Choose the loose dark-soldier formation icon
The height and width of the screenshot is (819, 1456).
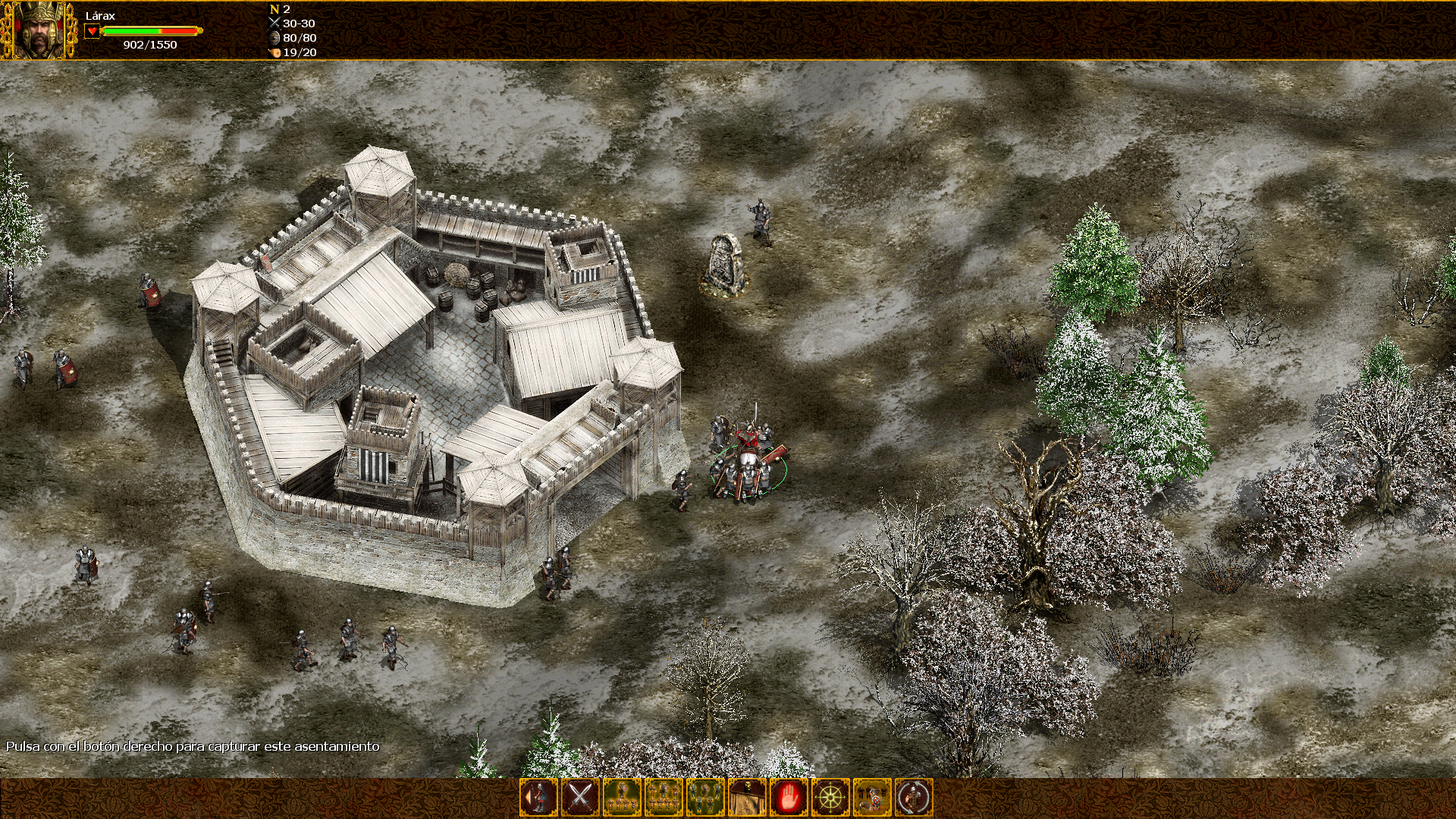(x=705, y=798)
